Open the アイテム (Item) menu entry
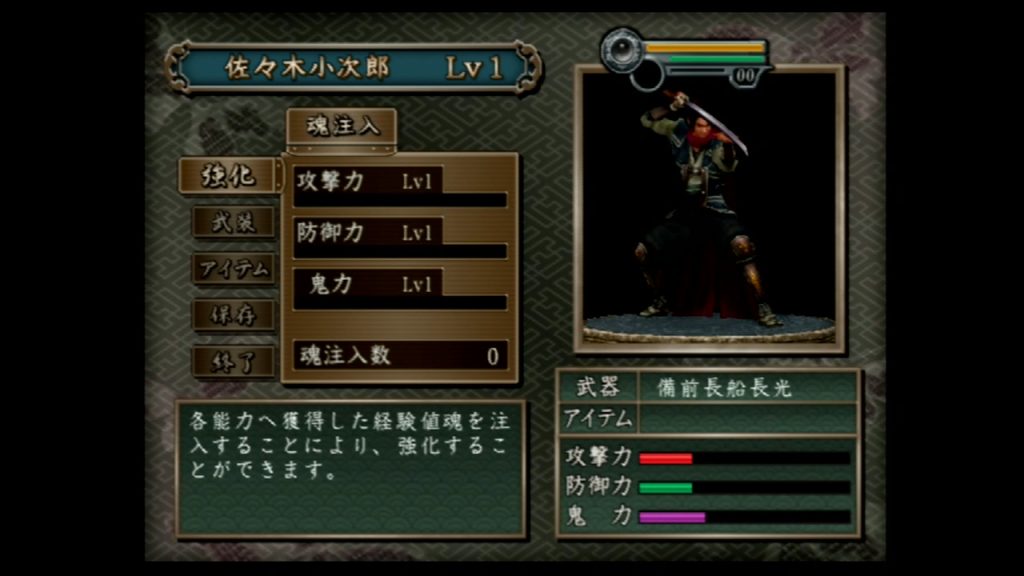The width and height of the screenshot is (1024, 576). (x=233, y=268)
